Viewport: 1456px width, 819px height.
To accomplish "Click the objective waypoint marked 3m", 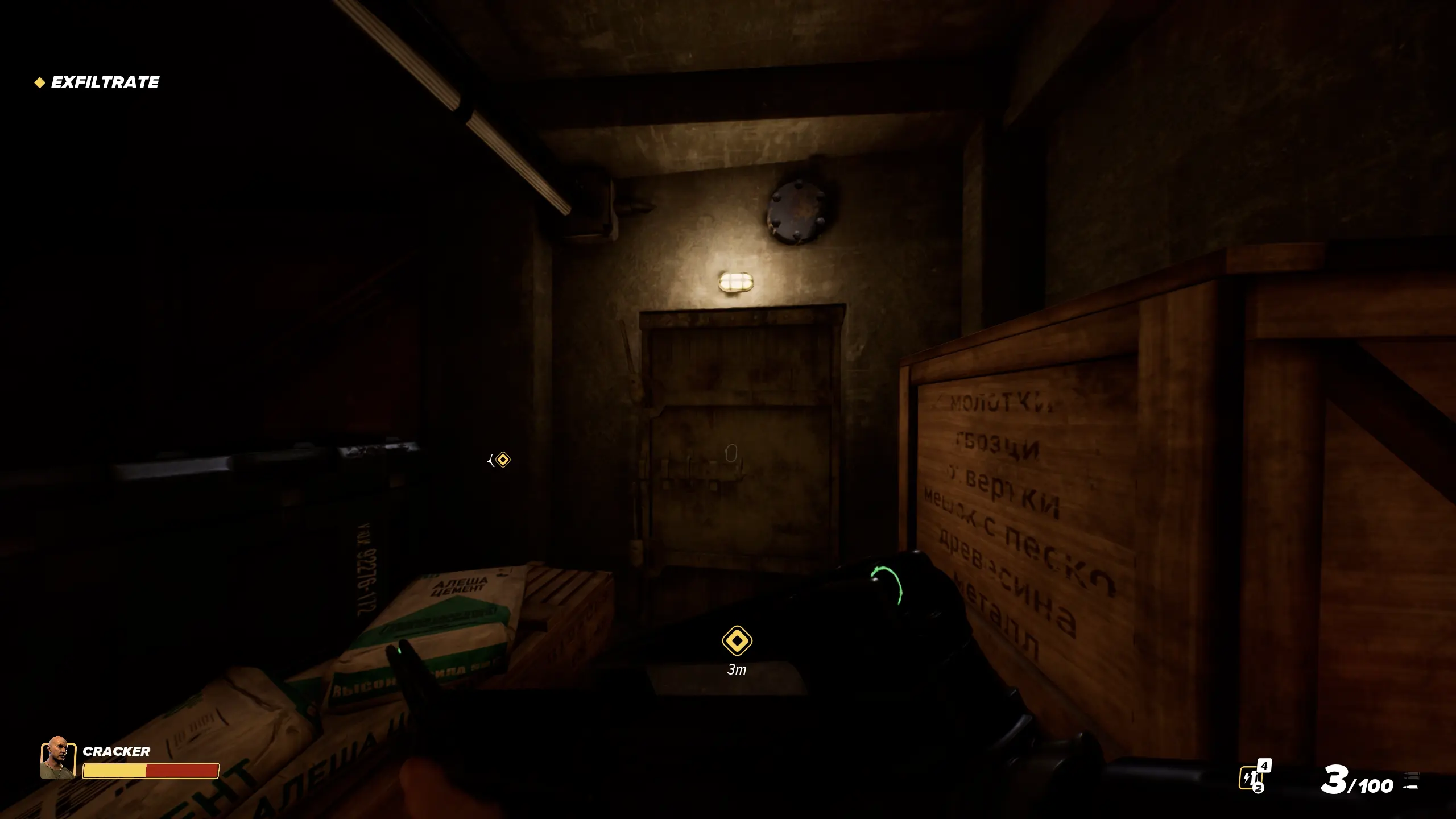I will (x=737, y=641).
